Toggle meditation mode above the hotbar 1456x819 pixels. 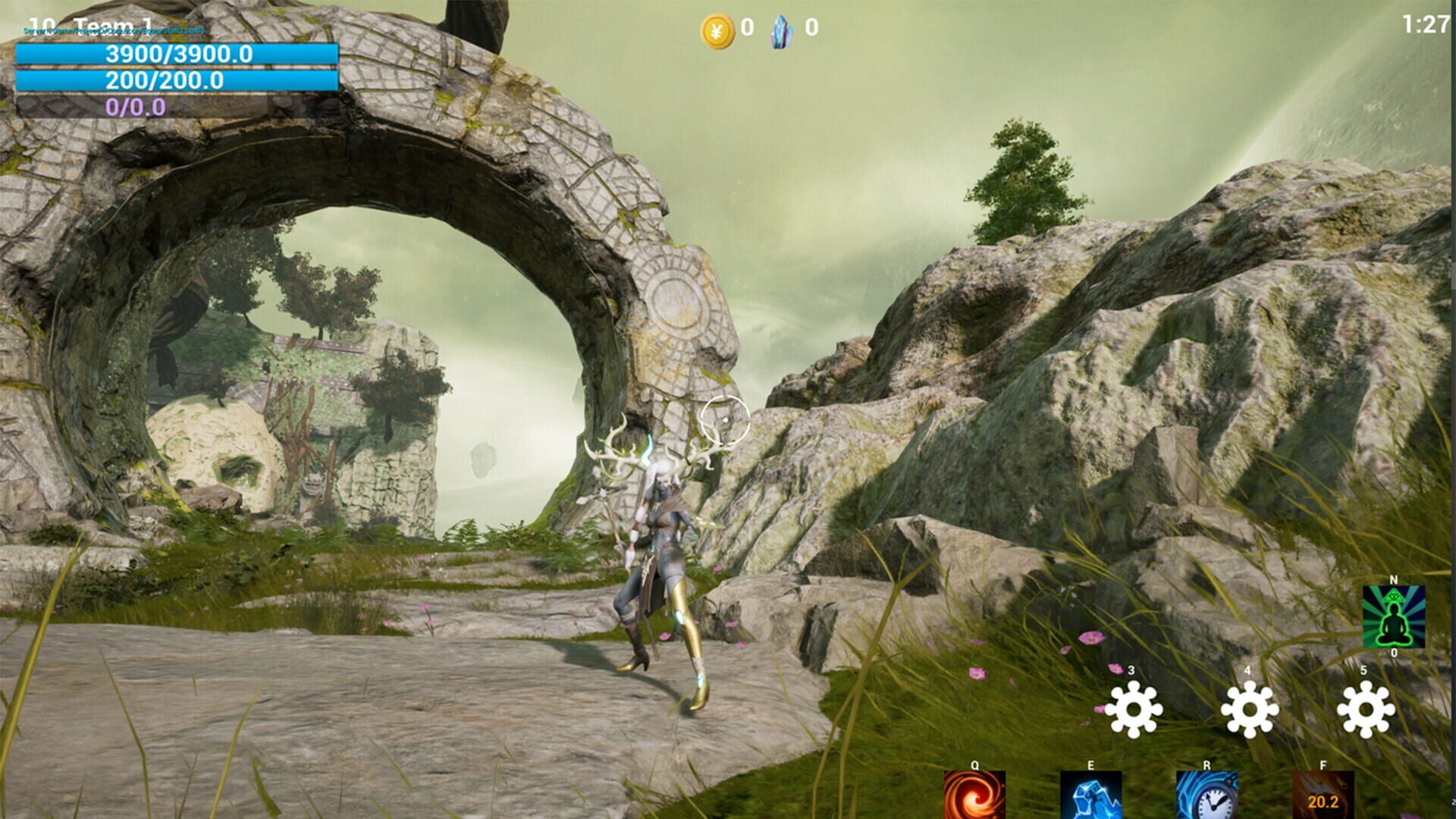1394,618
